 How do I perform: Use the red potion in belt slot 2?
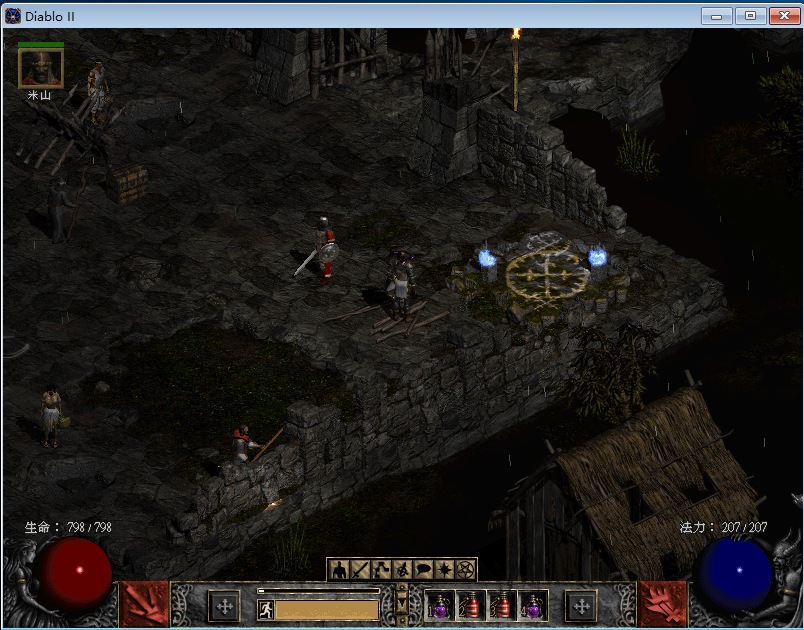[471, 606]
